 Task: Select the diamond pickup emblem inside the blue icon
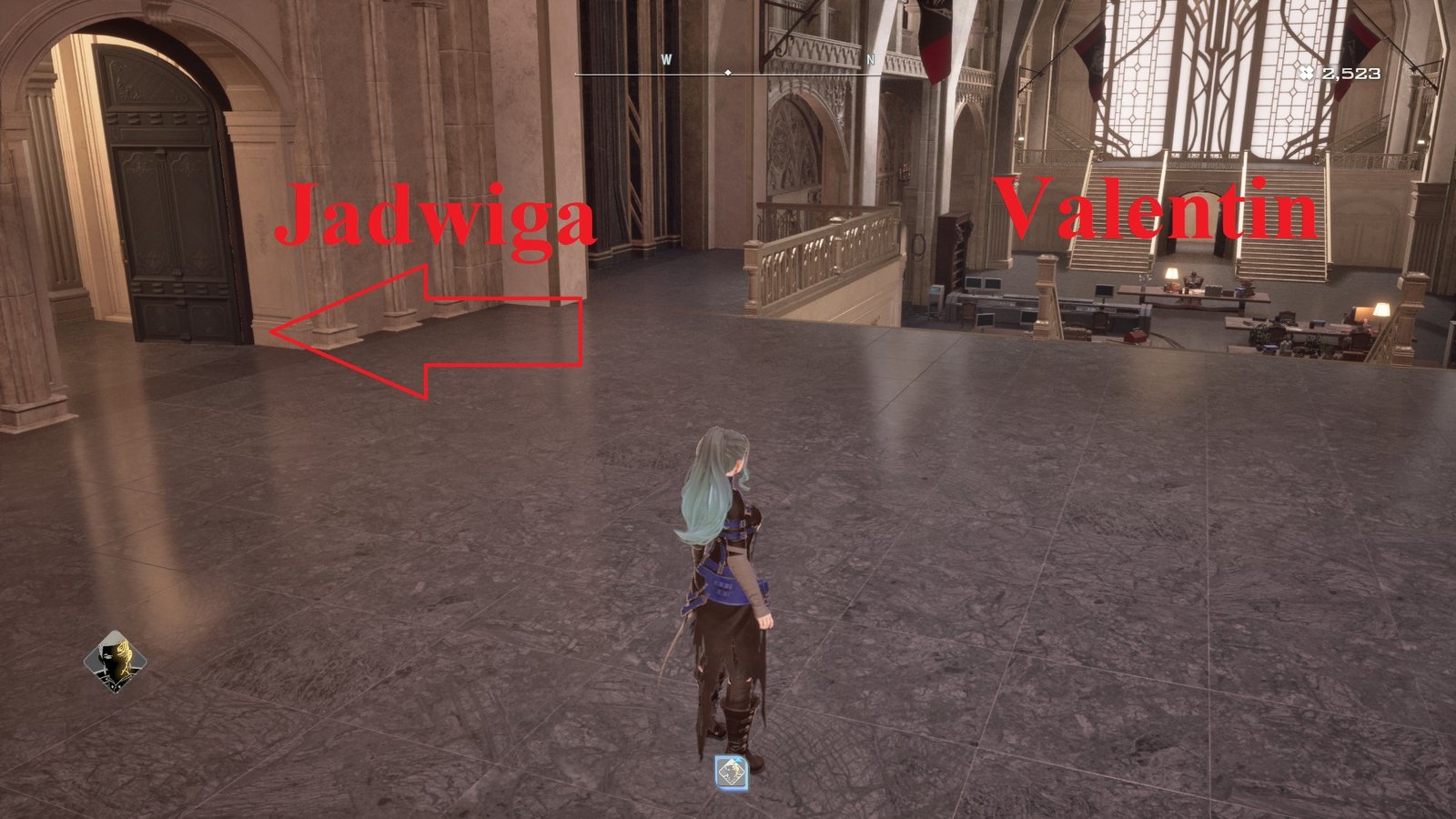731,771
